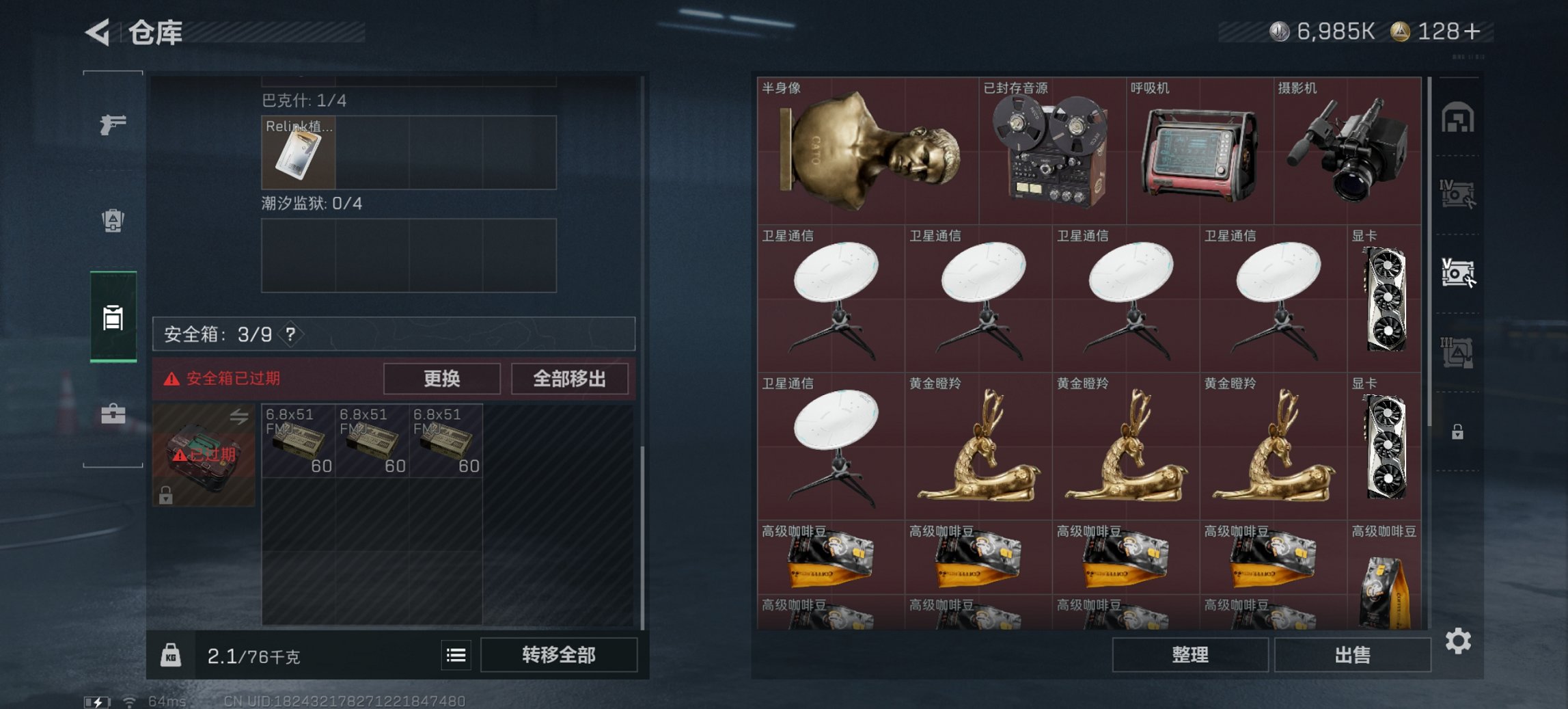Select the warehouse storage icon on the right sidebar
This screenshot has width=1568, height=709.
pos(1457,118)
